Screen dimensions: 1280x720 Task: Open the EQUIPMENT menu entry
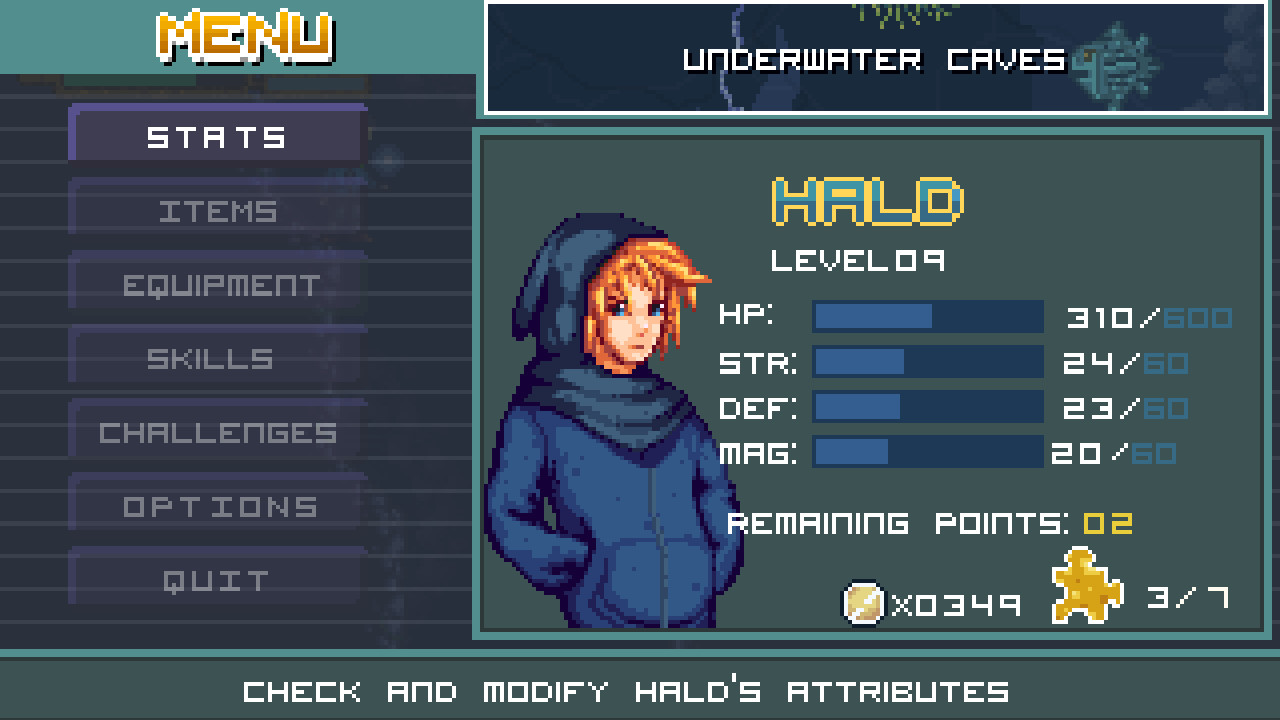(x=215, y=284)
